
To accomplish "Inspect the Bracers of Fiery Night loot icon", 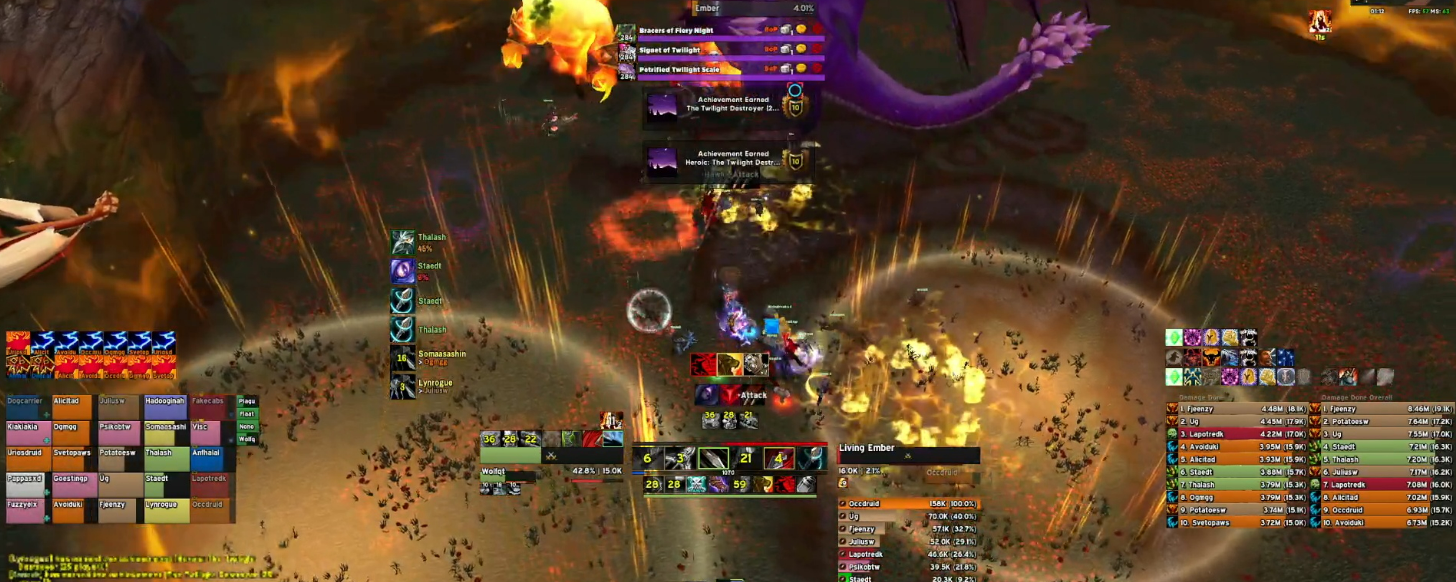I will pyautogui.click(x=628, y=31).
